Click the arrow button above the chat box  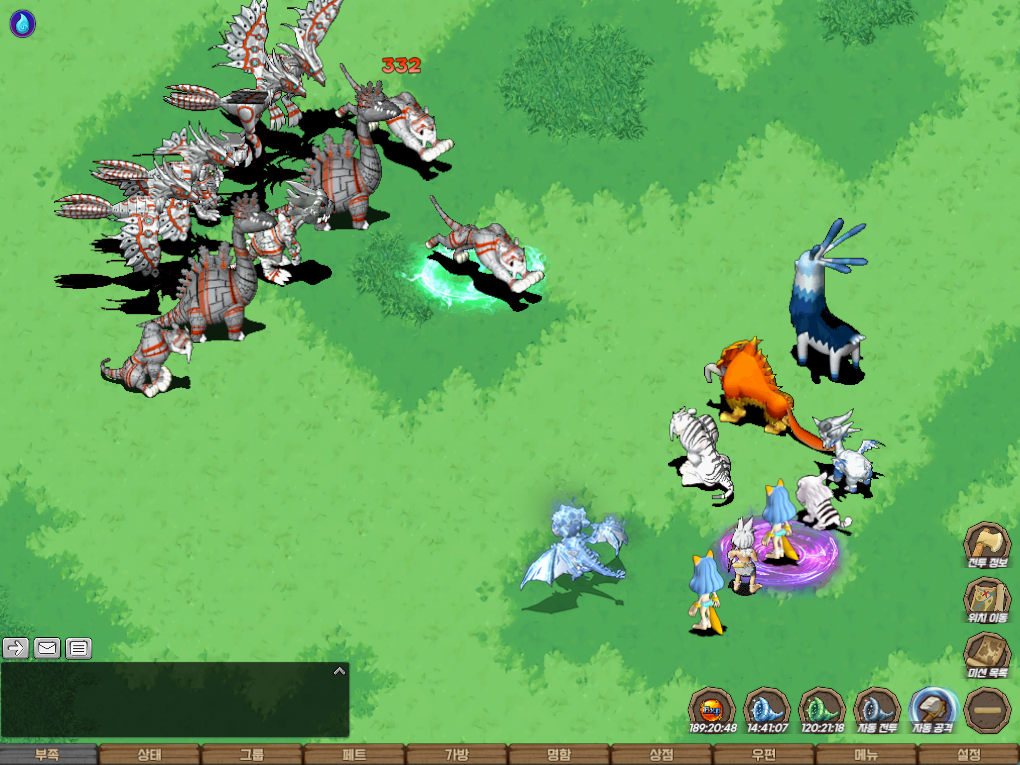point(16,648)
